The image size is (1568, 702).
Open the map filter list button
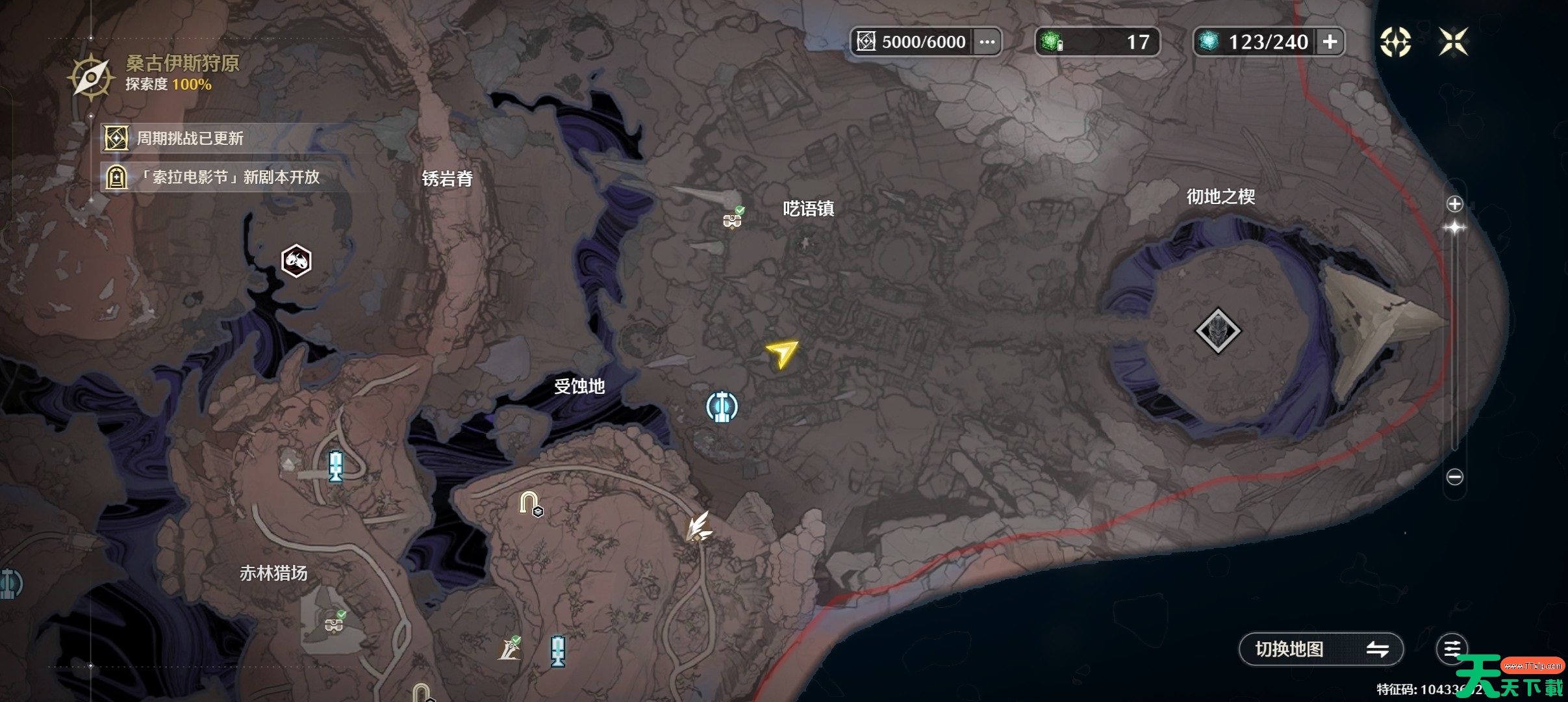1452,649
